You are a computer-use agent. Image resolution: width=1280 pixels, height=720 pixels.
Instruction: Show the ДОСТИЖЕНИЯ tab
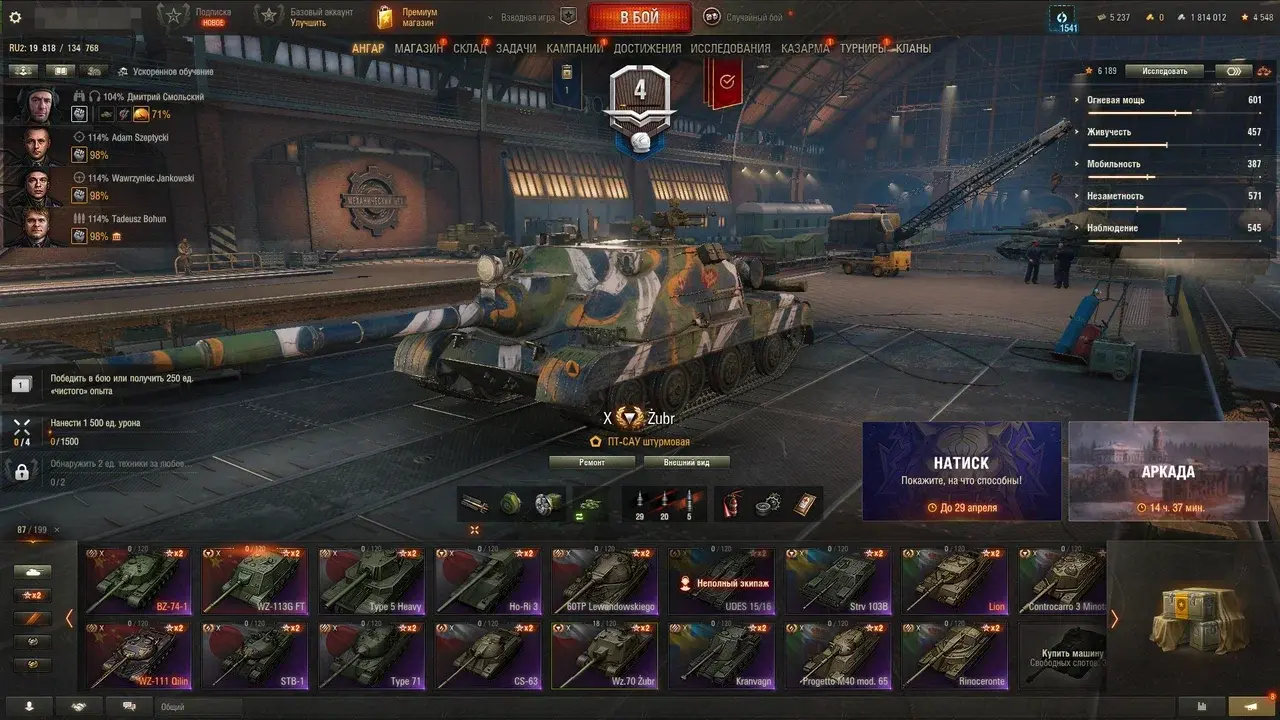[647, 48]
